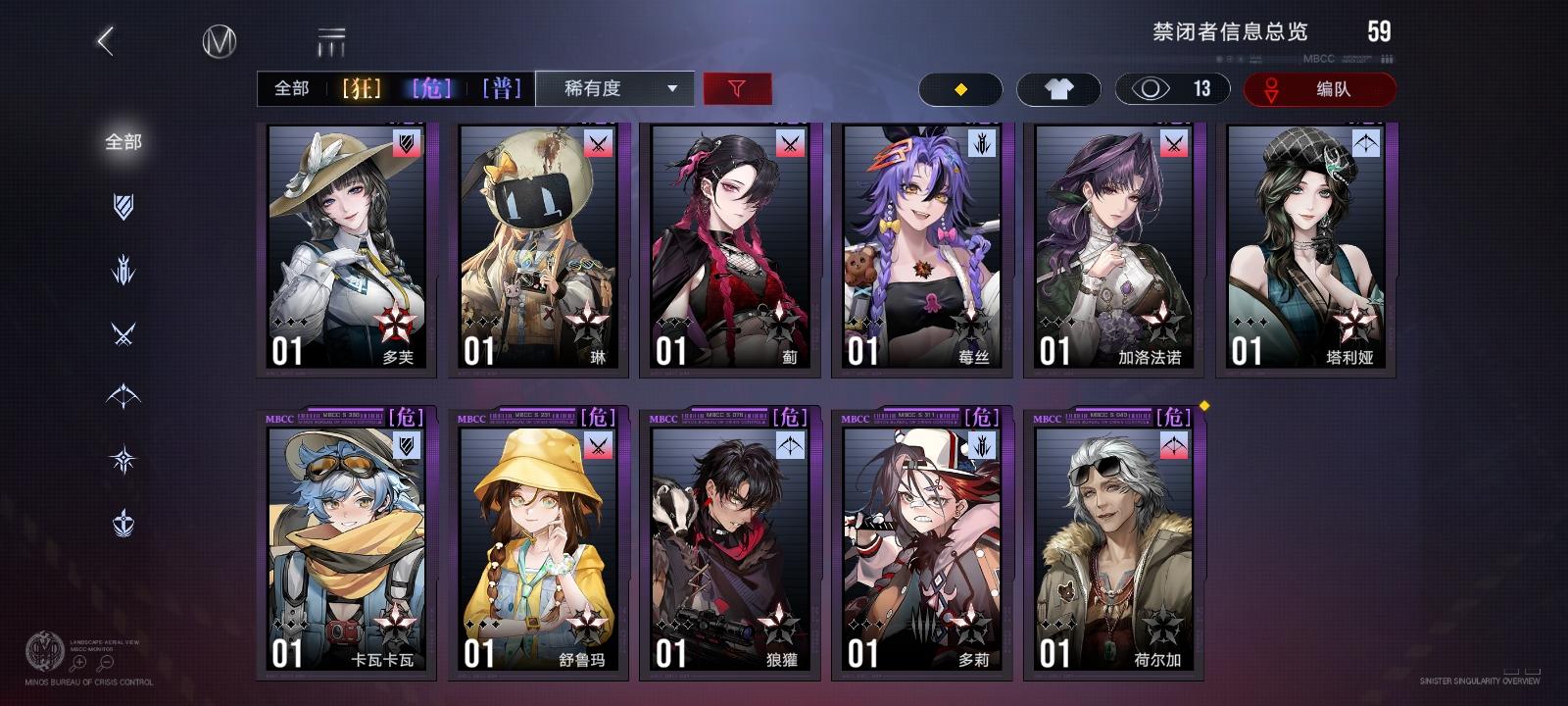The height and width of the screenshot is (706, 1568).
Task: Click the back arrow at top left
Action: 104,41
